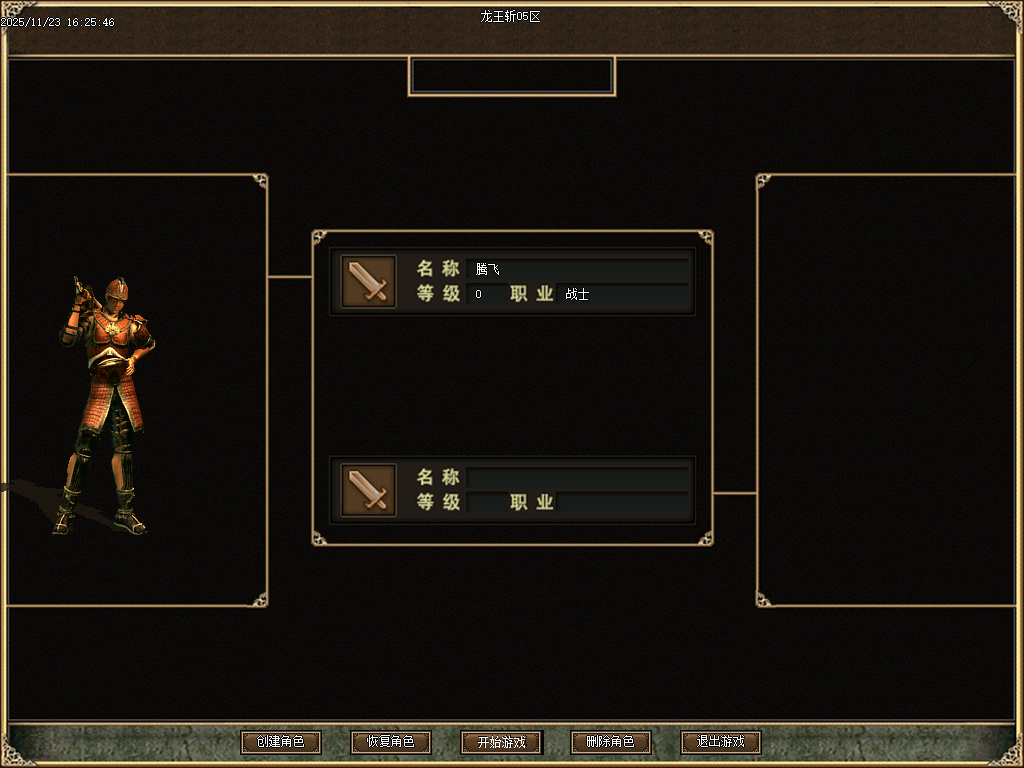Delete character using 删除角色 button
The height and width of the screenshot is (768, 1024).
(610, 742)
